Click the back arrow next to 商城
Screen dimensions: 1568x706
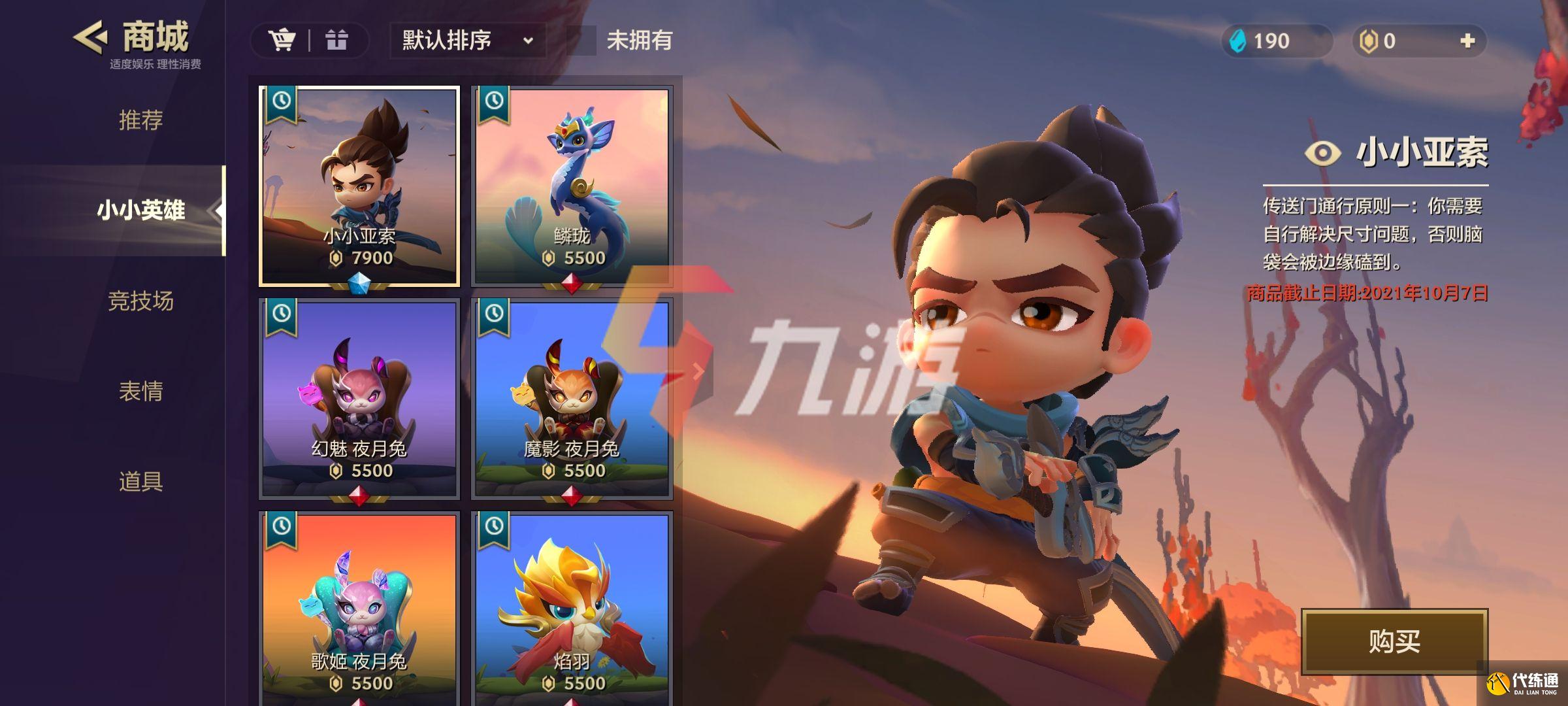(x=88, y=38)
